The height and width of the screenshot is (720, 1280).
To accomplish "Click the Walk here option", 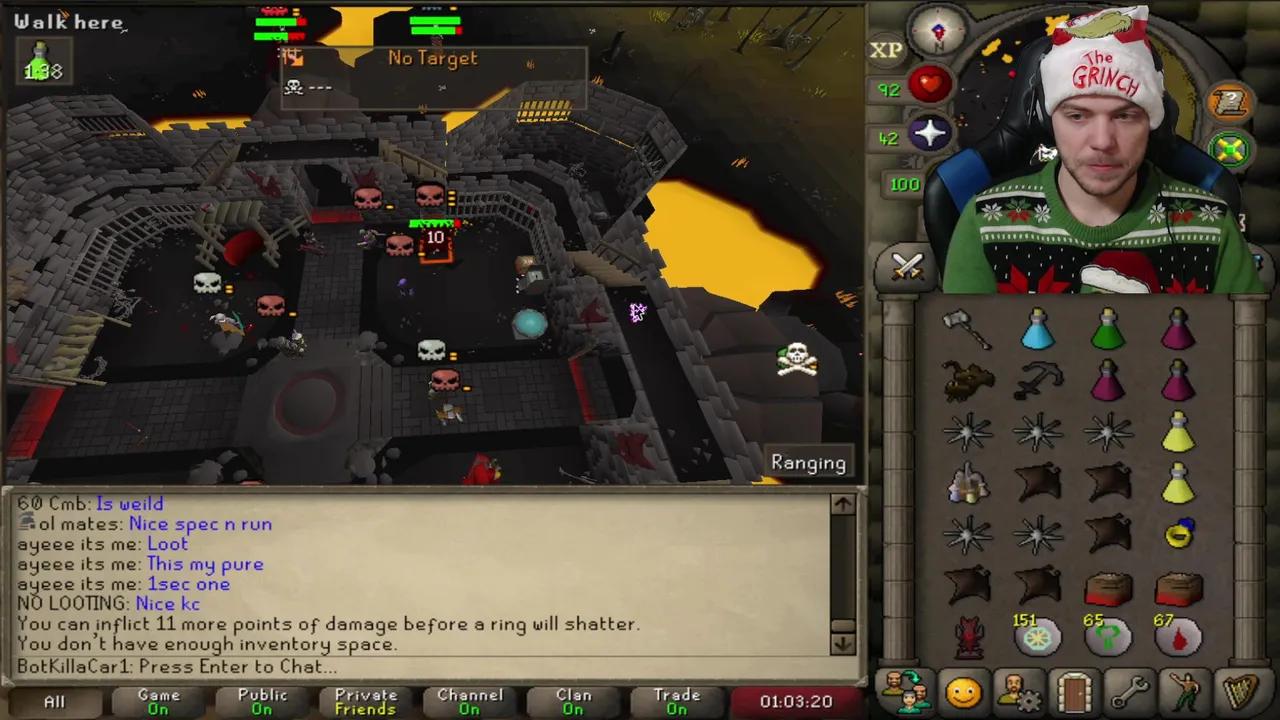I will (x=68, y=22).
